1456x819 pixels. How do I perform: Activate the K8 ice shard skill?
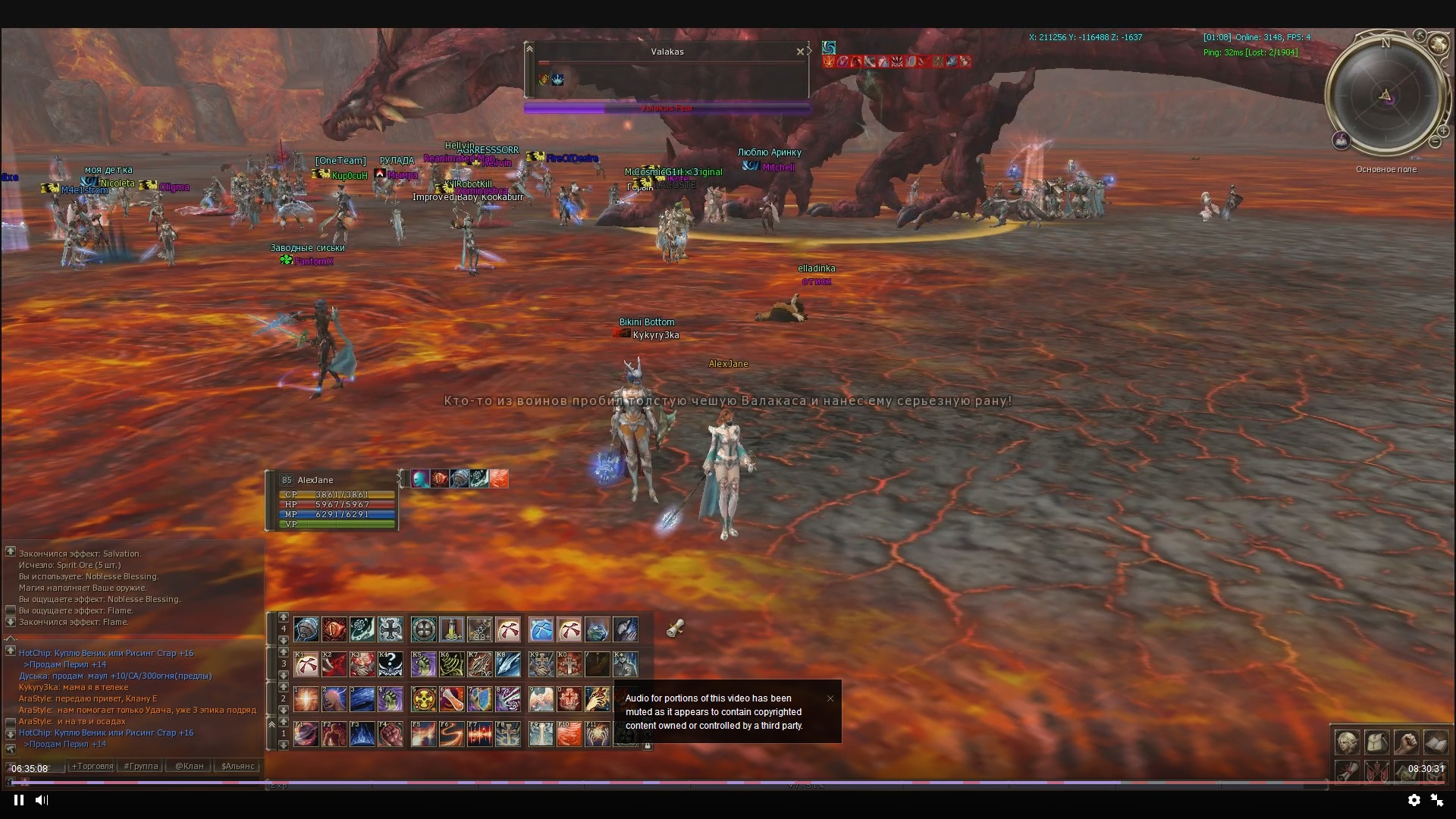[x=508, y=664]
